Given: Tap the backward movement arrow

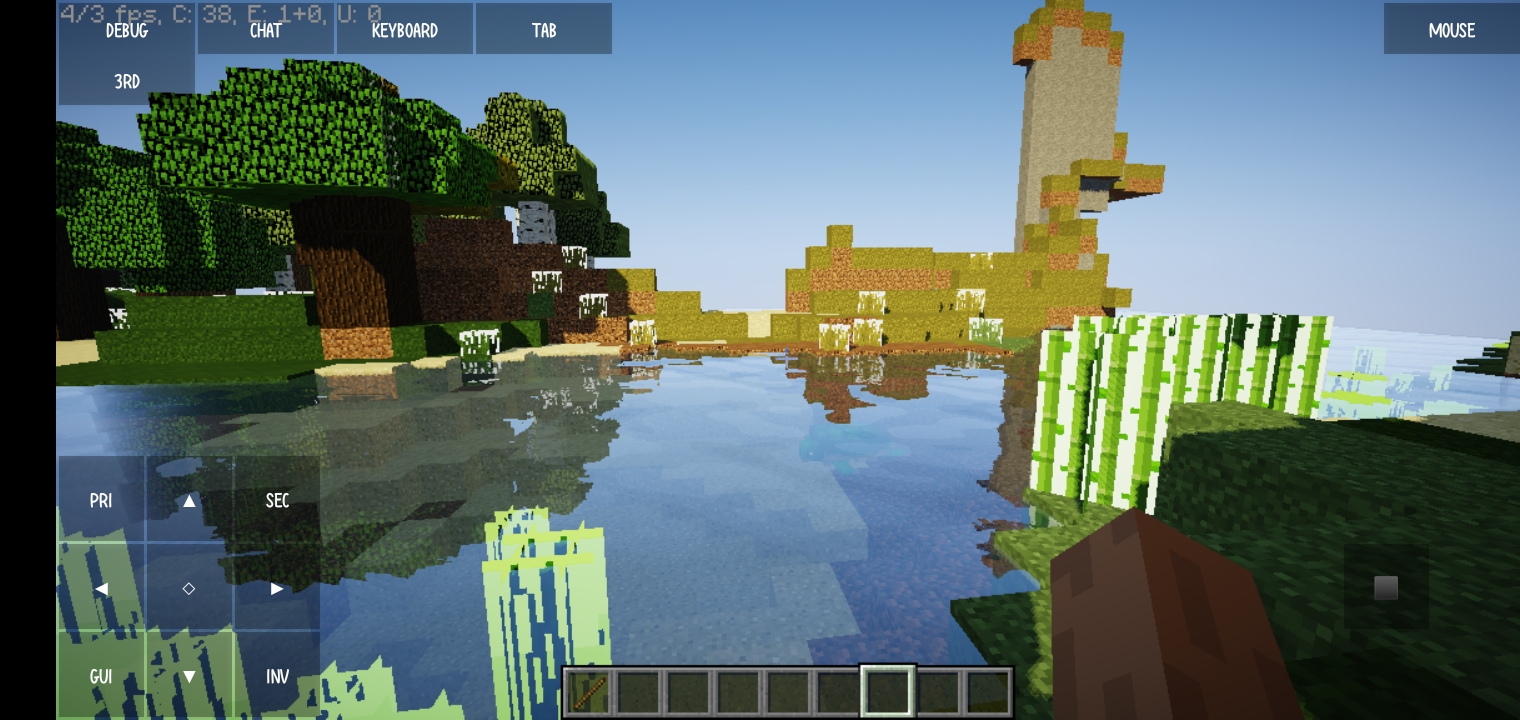Looking at the screenshot, I should pyautogui.click(x=188, y=676).
